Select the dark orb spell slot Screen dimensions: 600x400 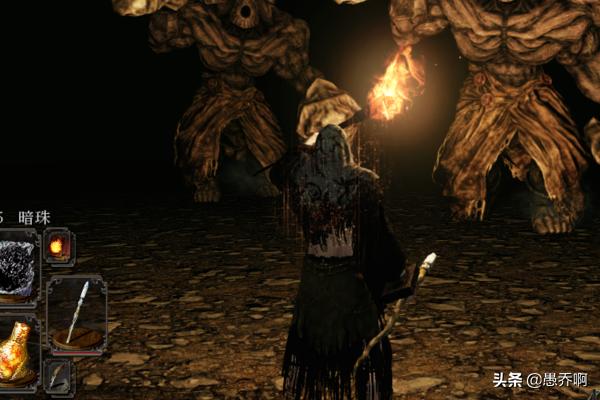coord(17,266)
